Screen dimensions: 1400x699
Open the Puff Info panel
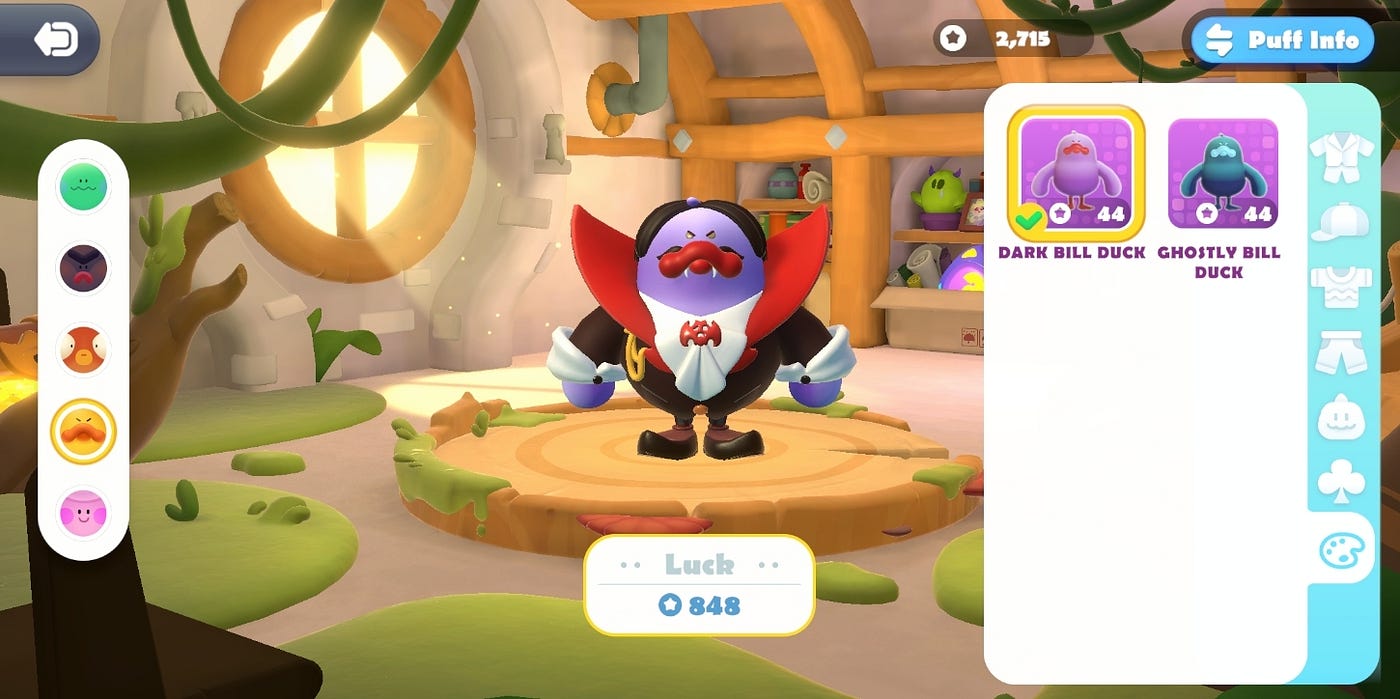1283,41
